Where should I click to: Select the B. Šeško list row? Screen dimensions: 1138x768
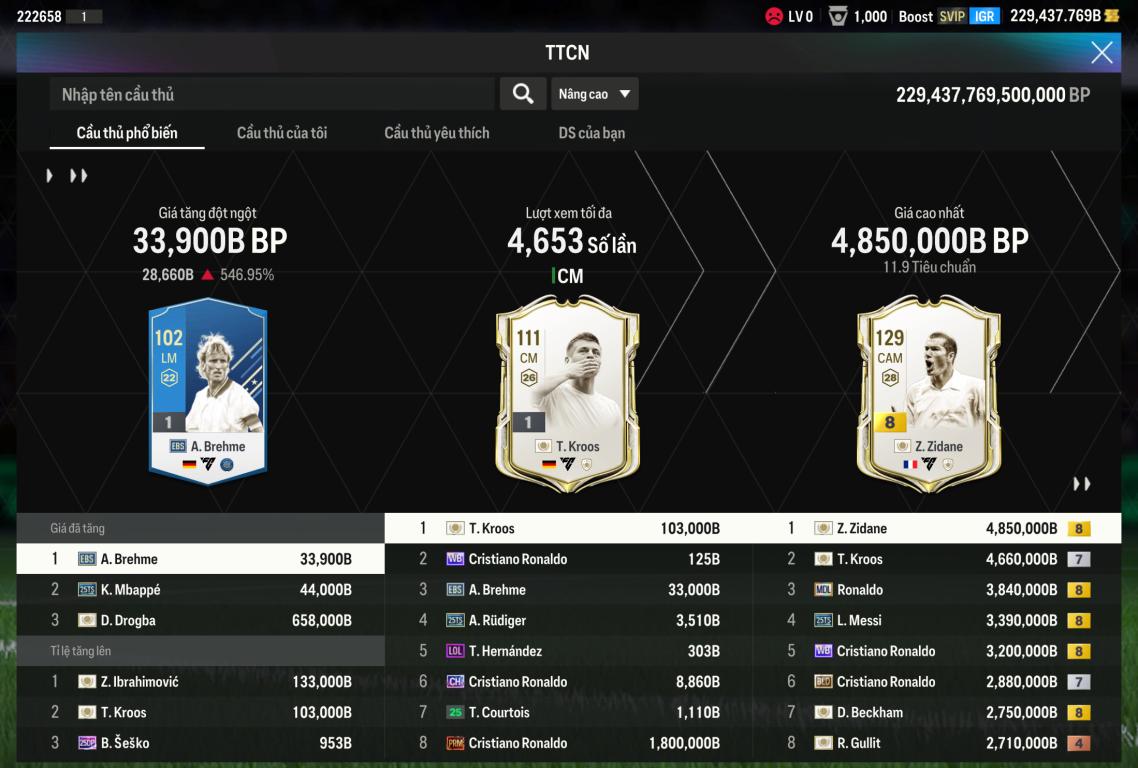pyautogui.click(x=200, y=743)
